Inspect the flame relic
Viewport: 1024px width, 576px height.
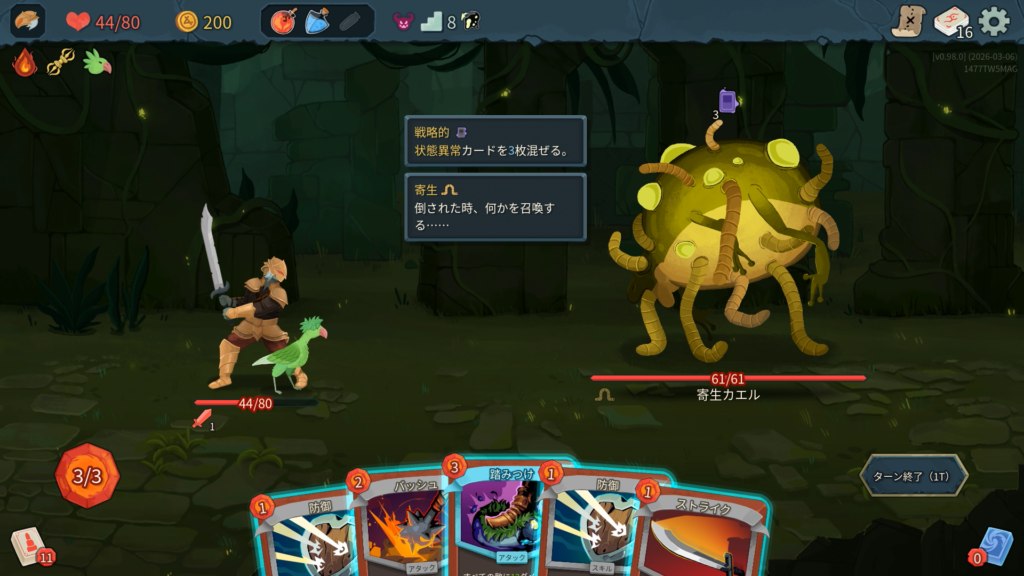click(x=25, y=63)
